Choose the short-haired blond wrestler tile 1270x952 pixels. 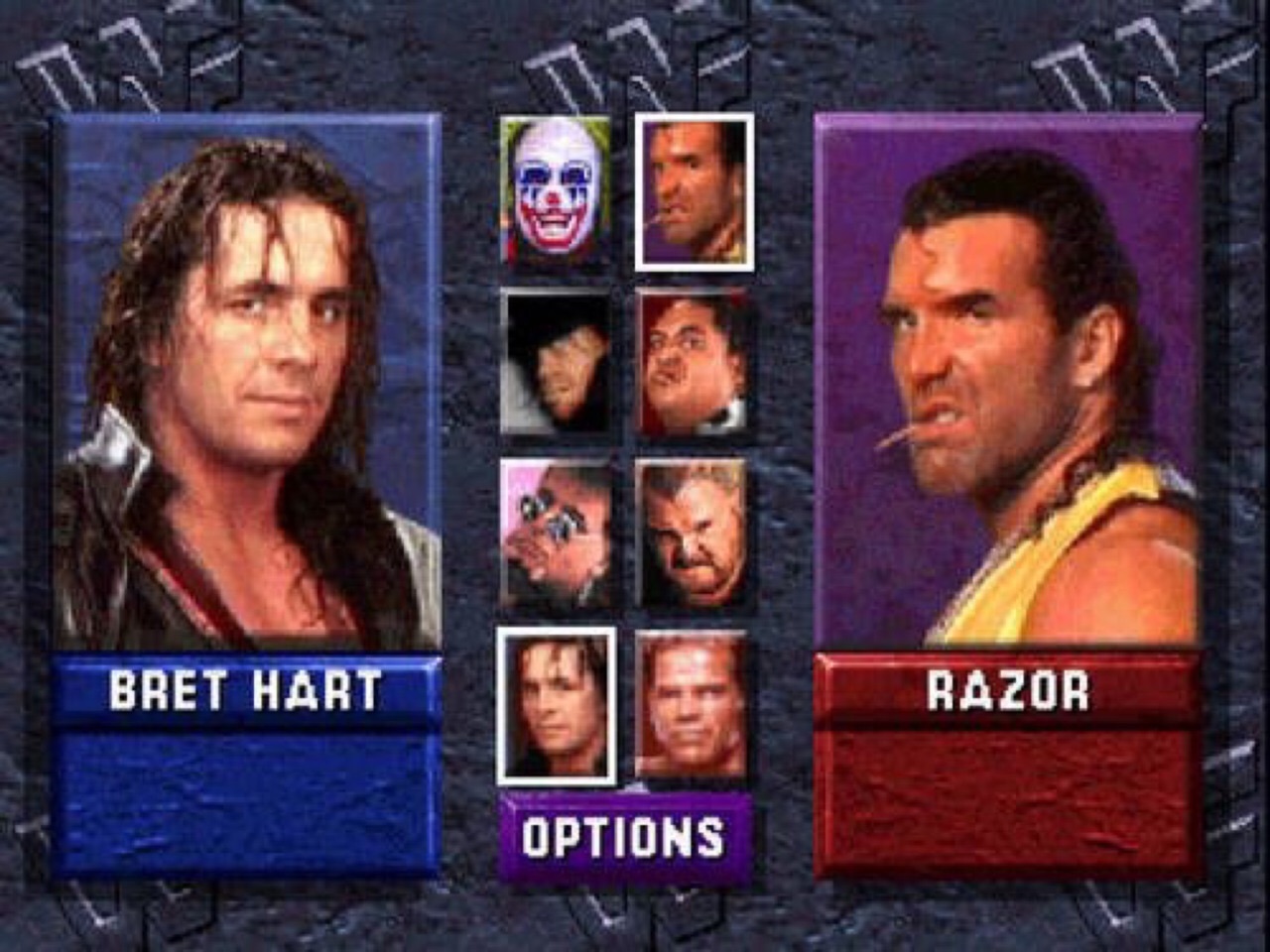(x=692, y=705)
